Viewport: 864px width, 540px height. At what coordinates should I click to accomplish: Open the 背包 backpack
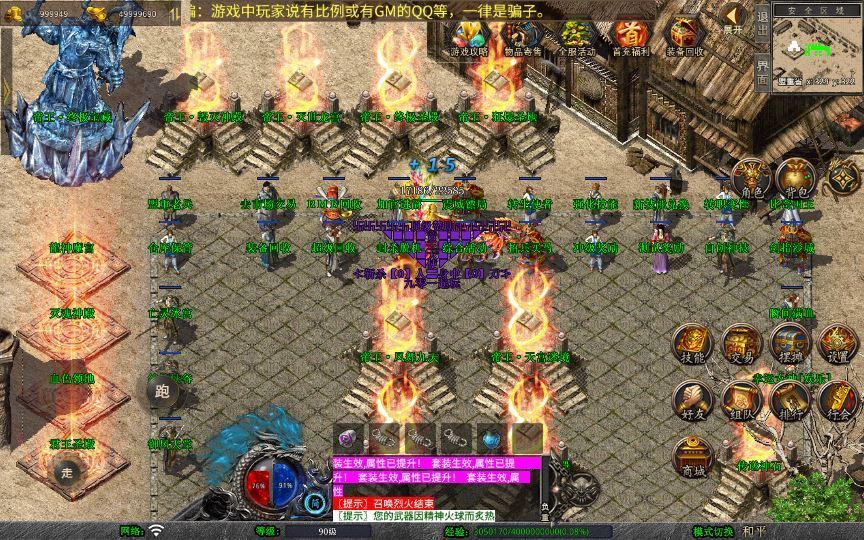point(793,177)
